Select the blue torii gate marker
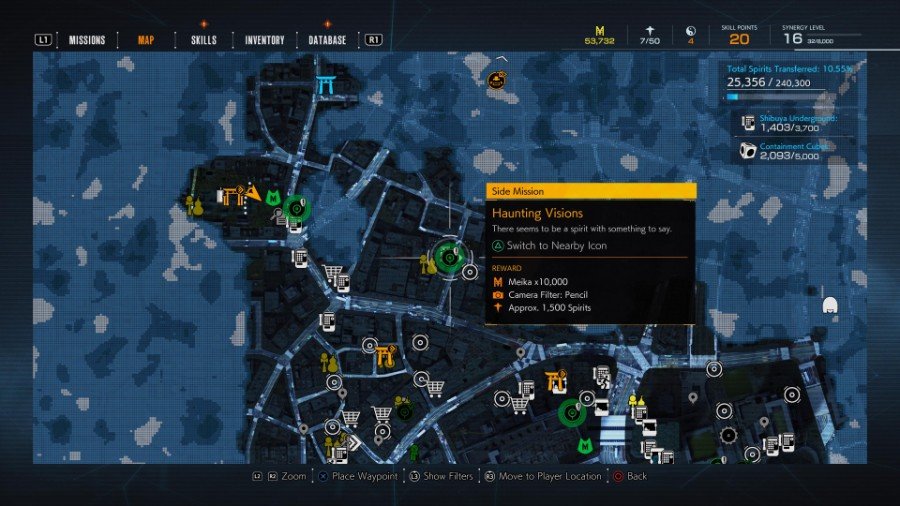Viewport: 900px width, 506px height. click(x=325, y=87)
